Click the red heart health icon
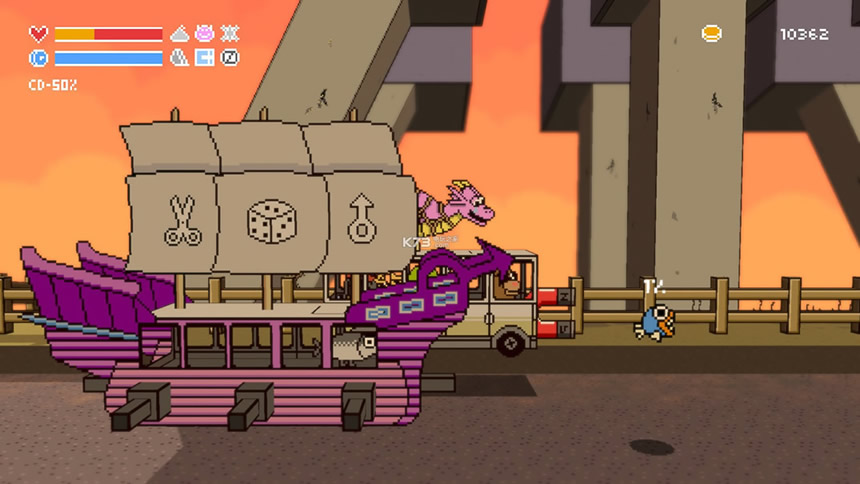This screenshot has height=484, width=860. pos(38,34)
